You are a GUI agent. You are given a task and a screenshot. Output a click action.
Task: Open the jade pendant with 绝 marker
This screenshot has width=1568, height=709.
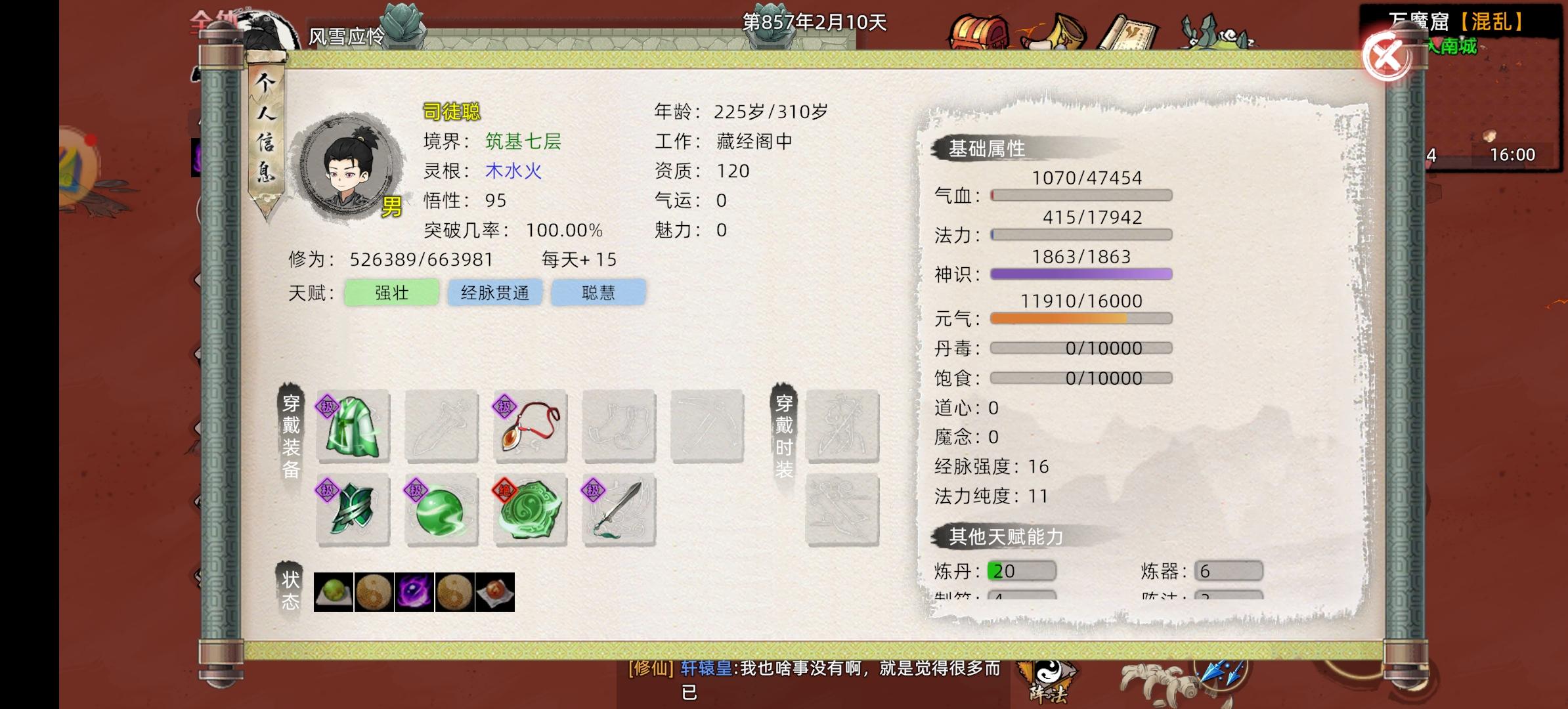[529, 511]
